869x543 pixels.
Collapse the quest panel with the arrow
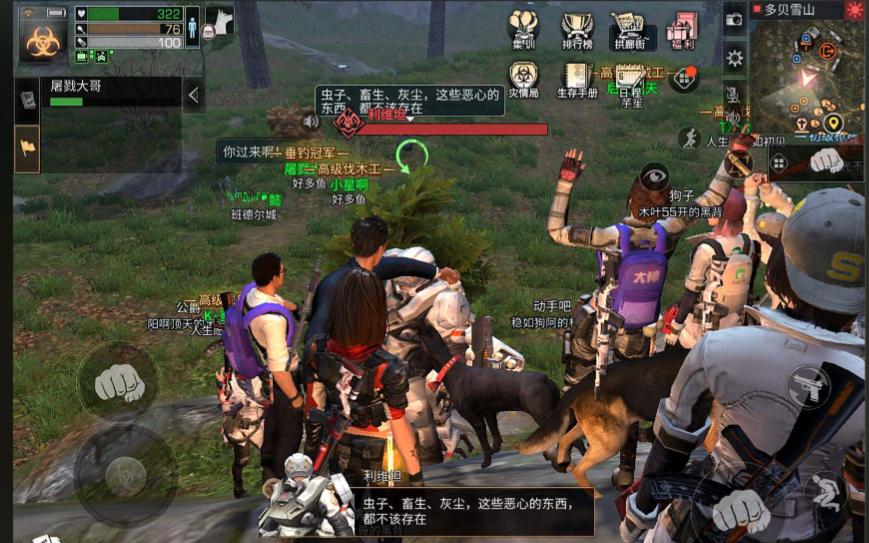pos(194,95)
